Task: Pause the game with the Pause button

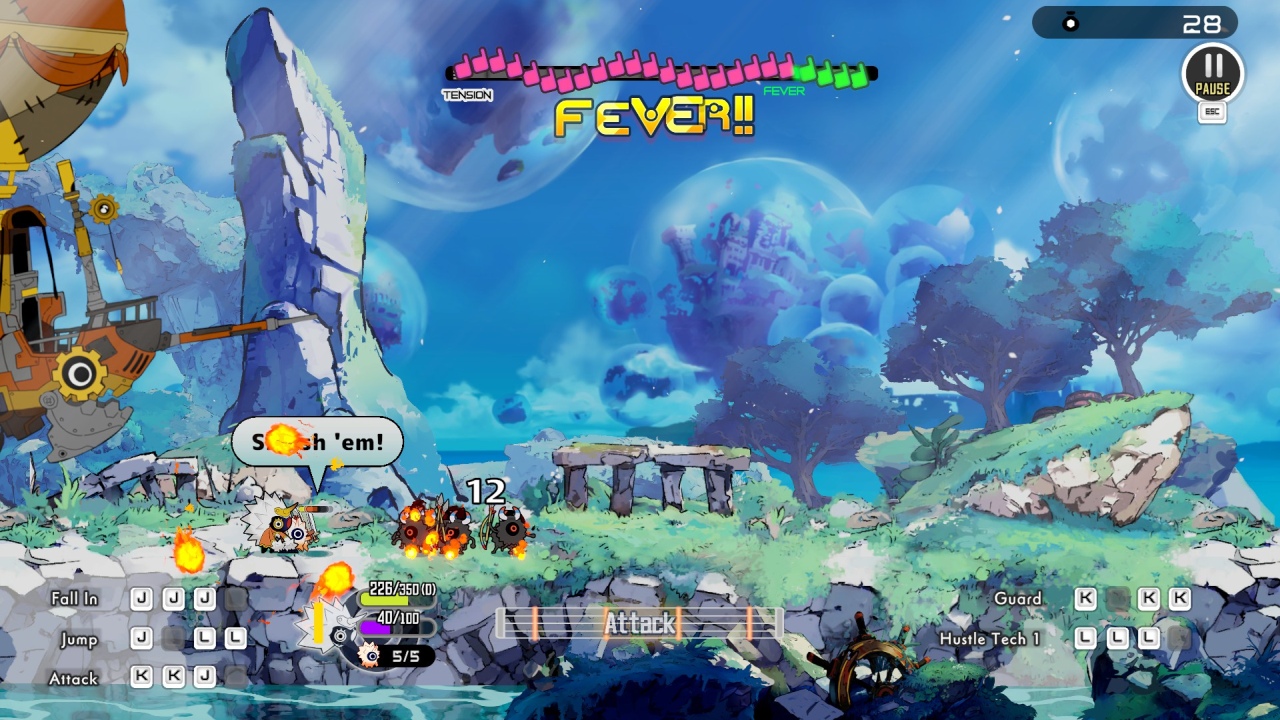Action: tap(1212, 72)
